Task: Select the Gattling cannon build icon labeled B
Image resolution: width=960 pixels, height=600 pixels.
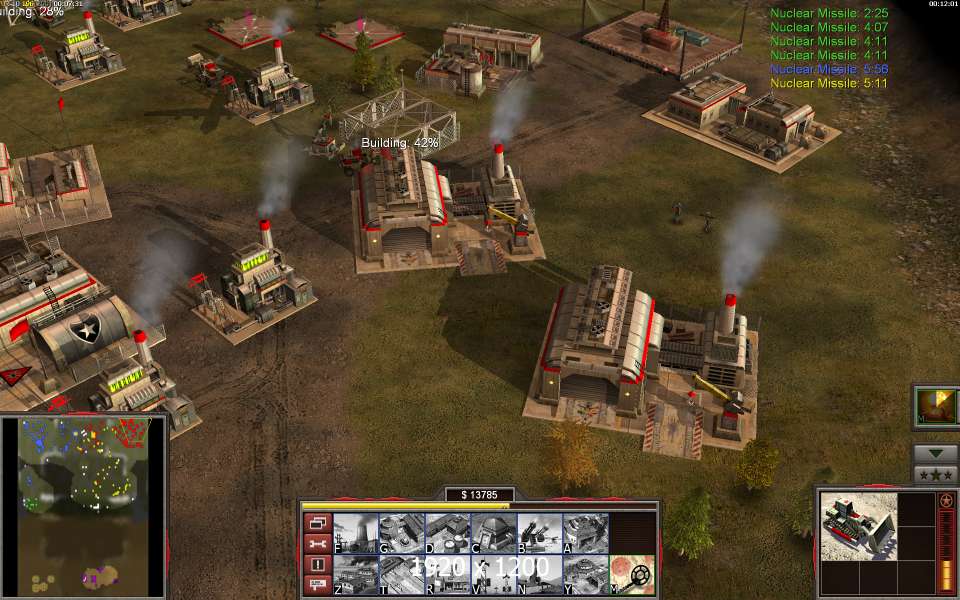Action: 539,533
